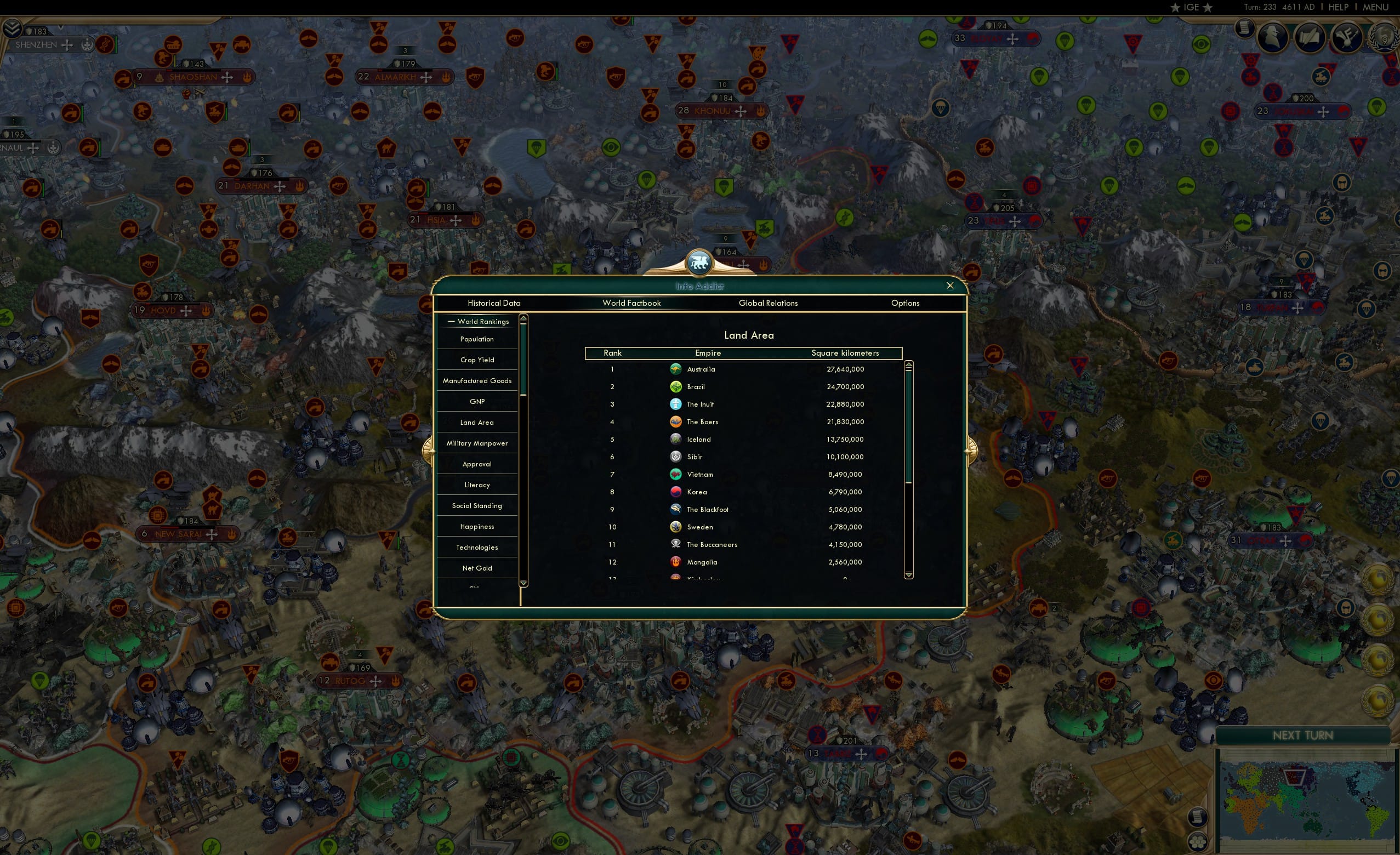Open the Social Policies scroll-and-quill icon
The image size is (1400, 855).
click(1310, 38)
